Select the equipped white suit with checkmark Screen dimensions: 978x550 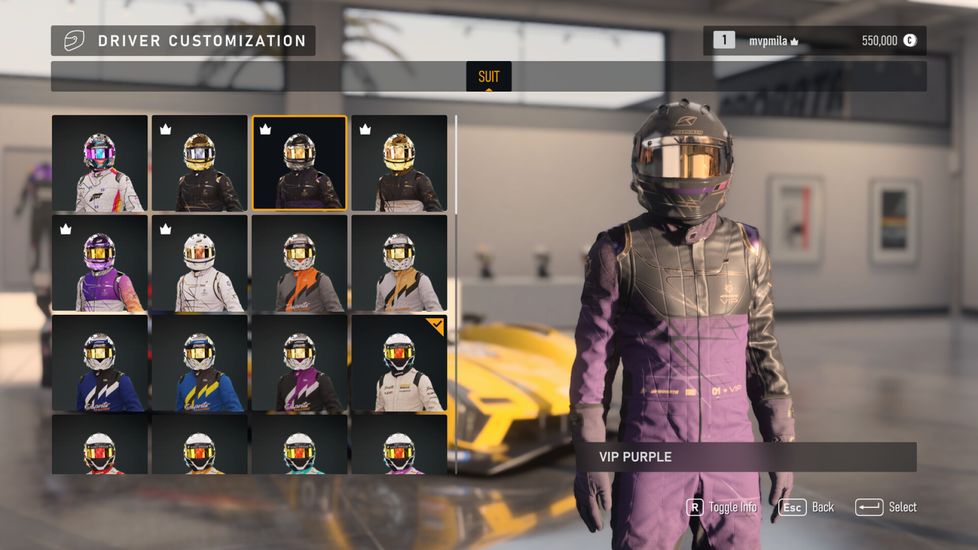(399, 363)
